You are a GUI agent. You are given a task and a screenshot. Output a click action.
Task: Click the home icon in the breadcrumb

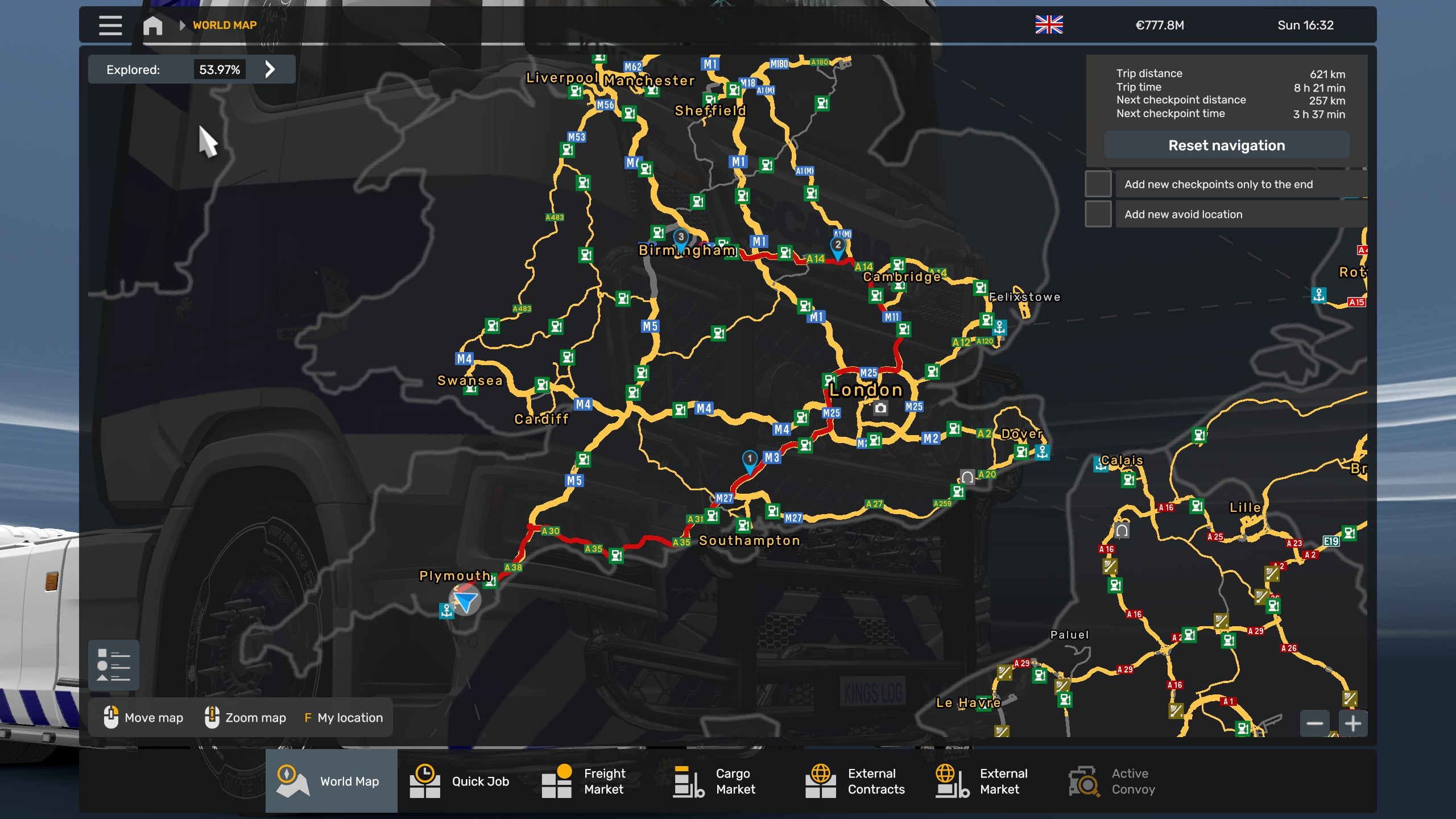pyautogui.click(x=152, y=26)
